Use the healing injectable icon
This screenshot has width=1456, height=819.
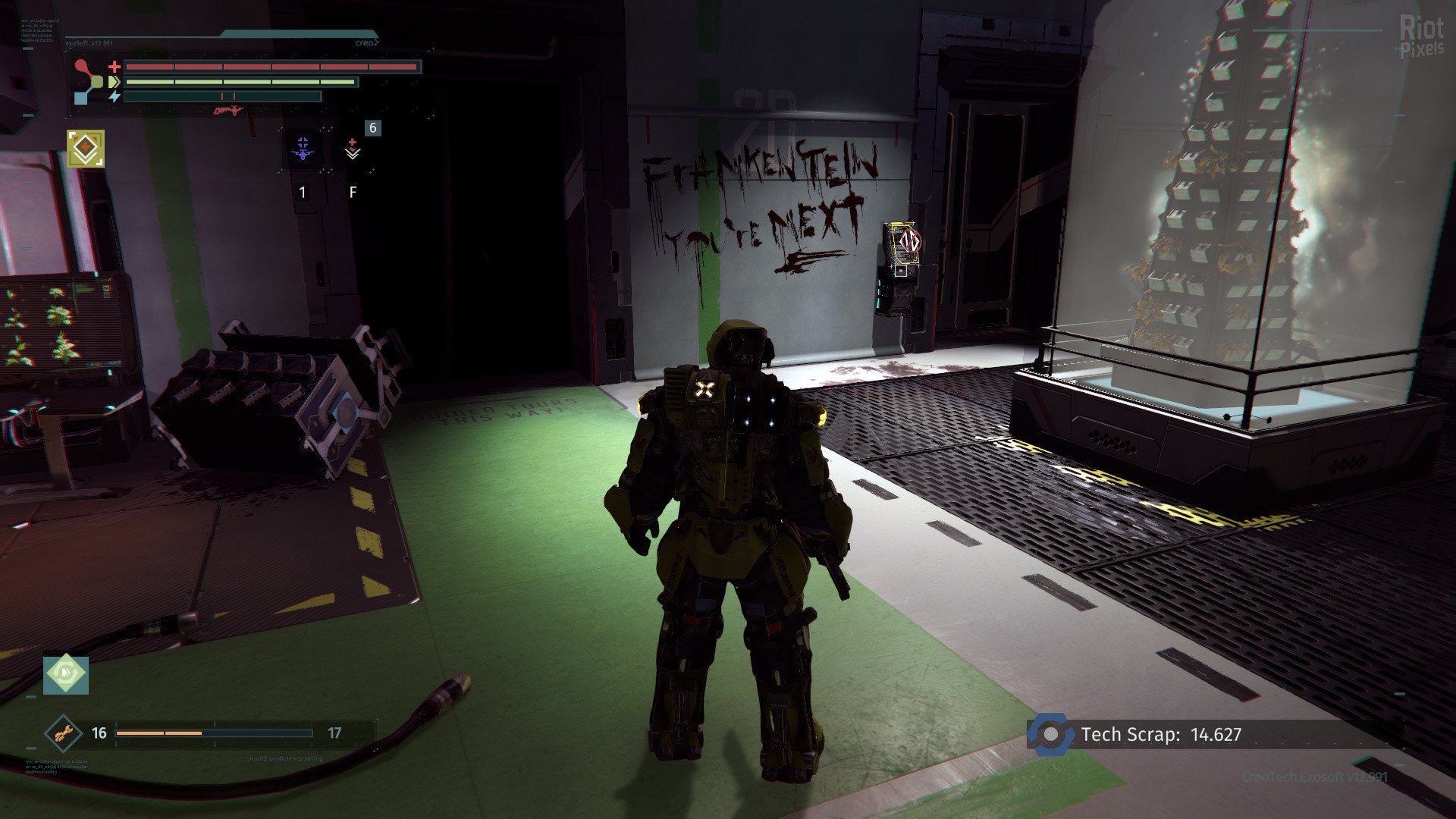click(352, 148)
